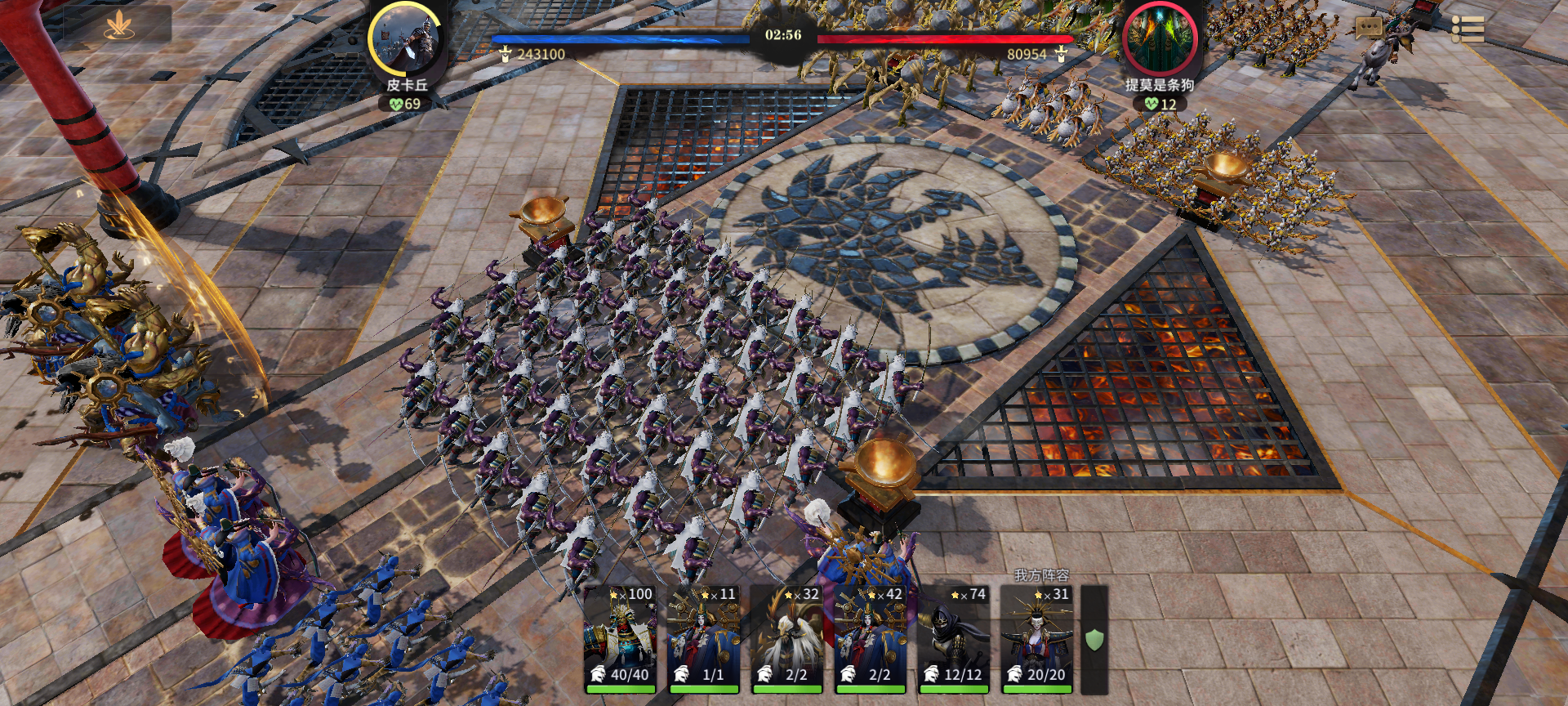Pick the hooded ninja unit card
The height and width of the screenshot is (706, 1568).
[954, 638]
